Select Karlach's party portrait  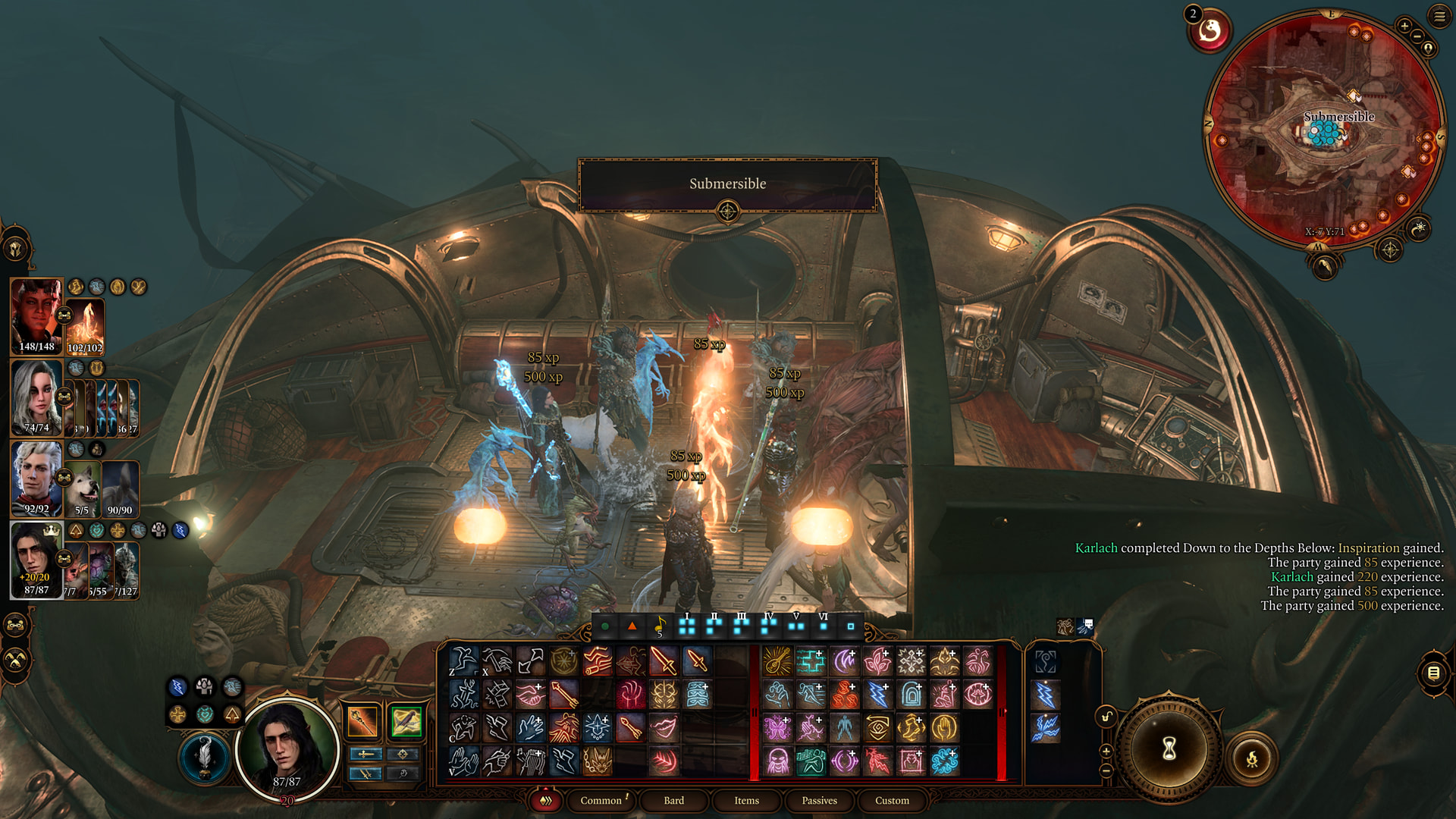pyautogui.click(x=36, y=315)
